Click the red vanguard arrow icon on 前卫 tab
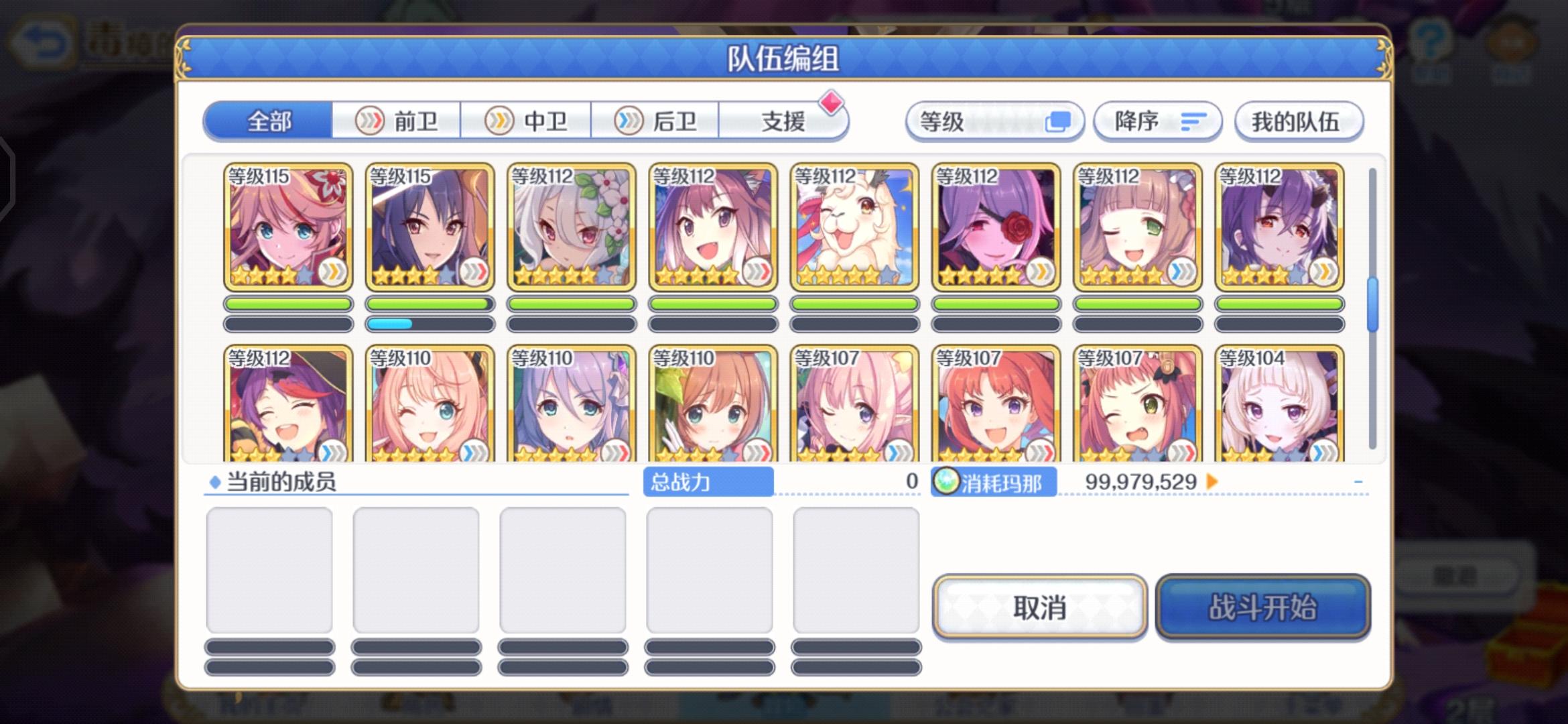This screenshot has height=724, width=1568. coord(371,121)
